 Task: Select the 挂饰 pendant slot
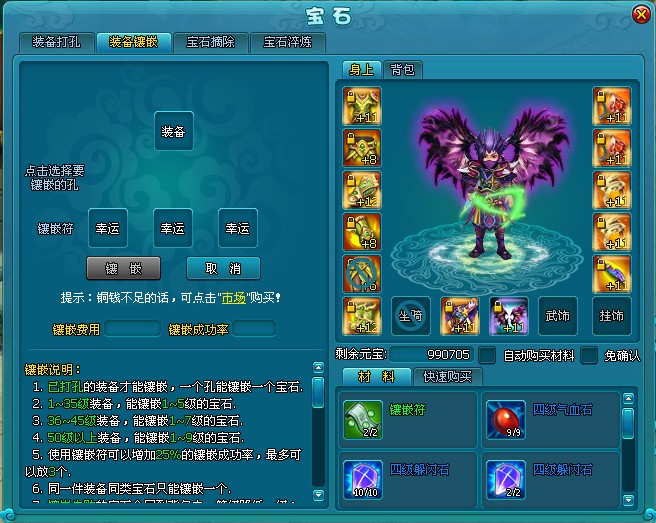[x=610, y=315]
